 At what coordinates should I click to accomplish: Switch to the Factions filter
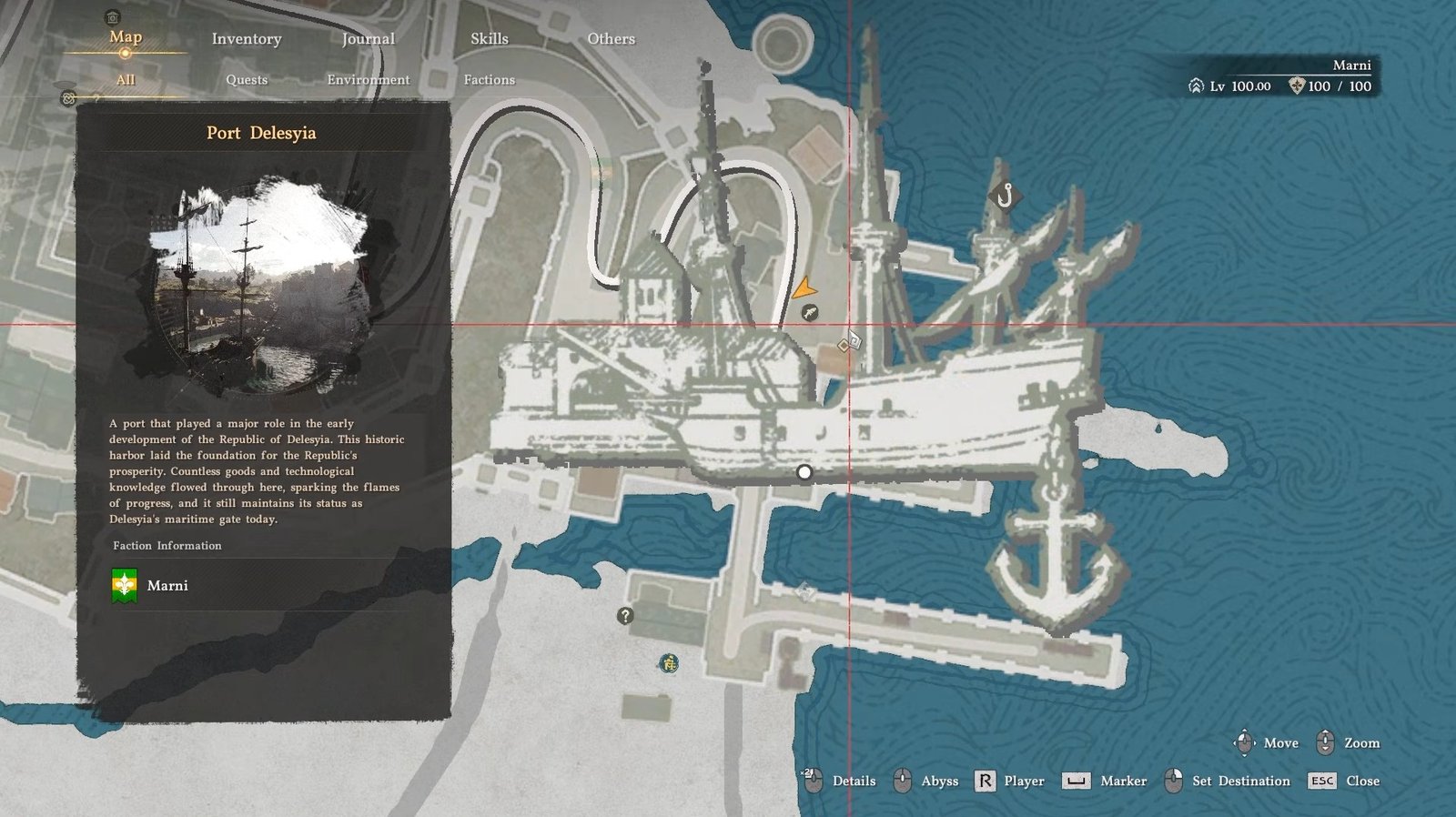(489, 80)
